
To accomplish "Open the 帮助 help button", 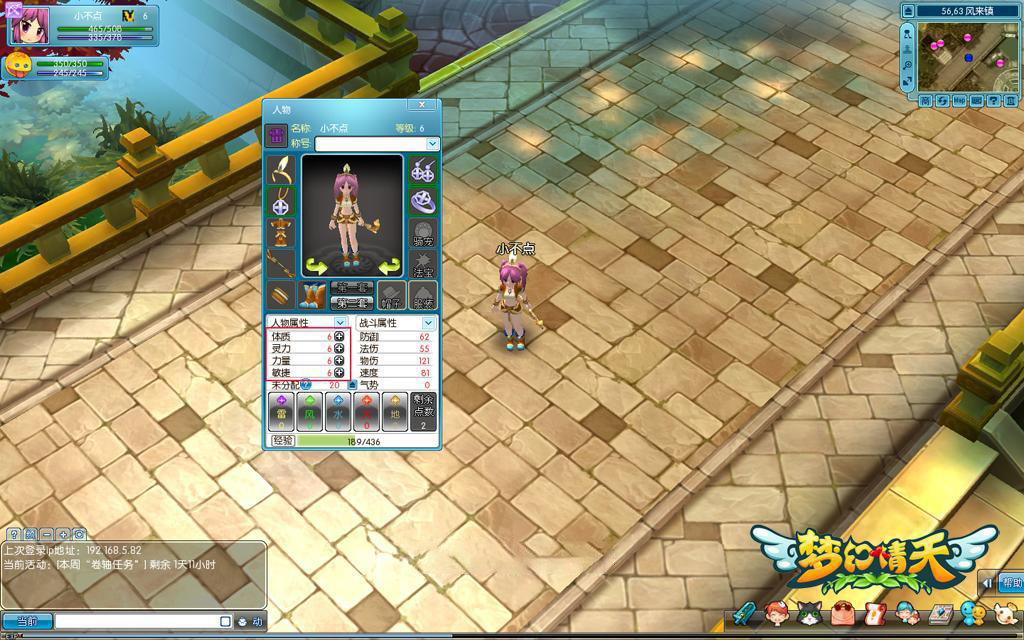I will pyautogui.click(x=1010, y=583).
